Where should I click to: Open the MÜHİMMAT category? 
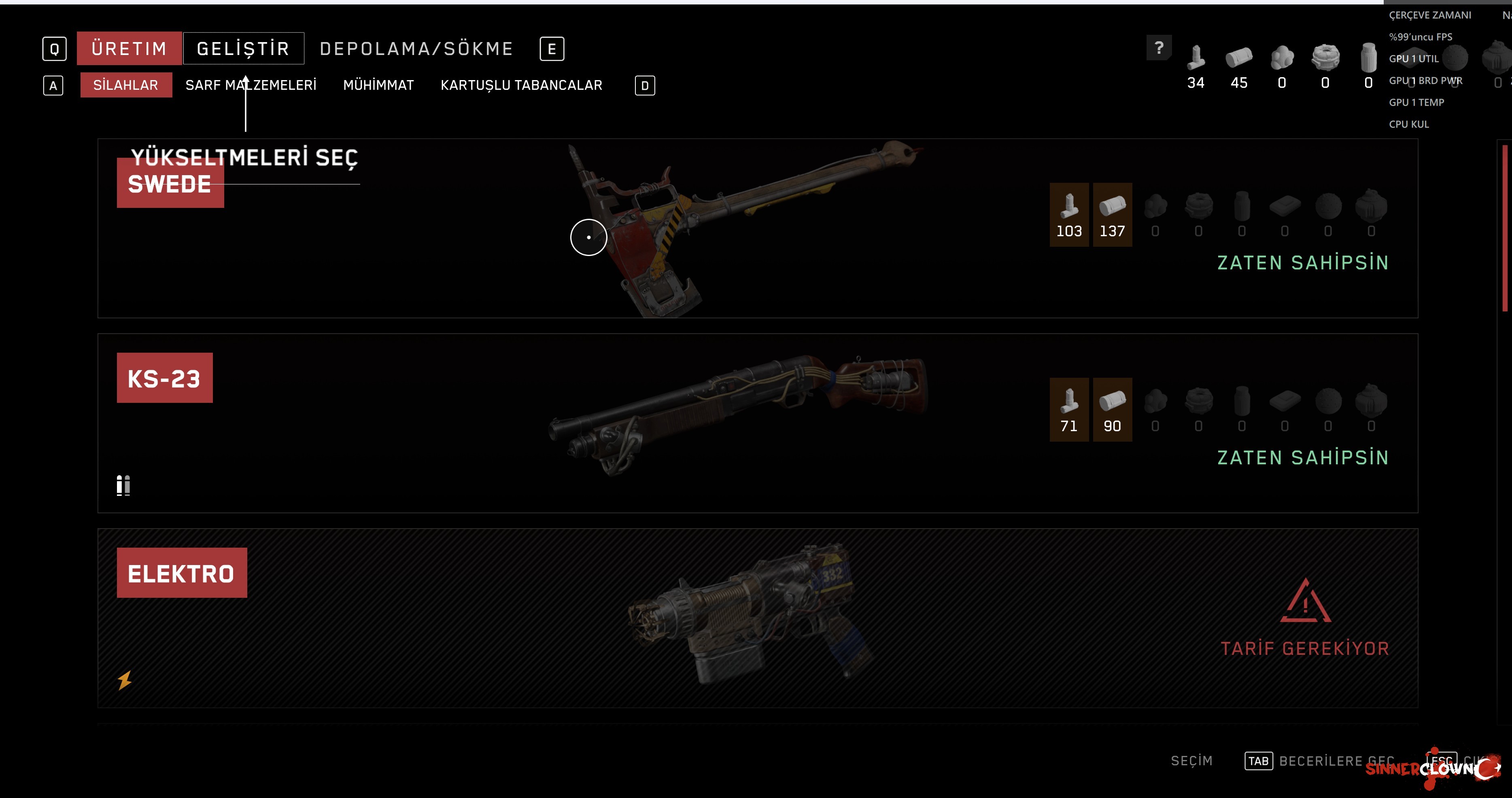[x=379, y=85]
